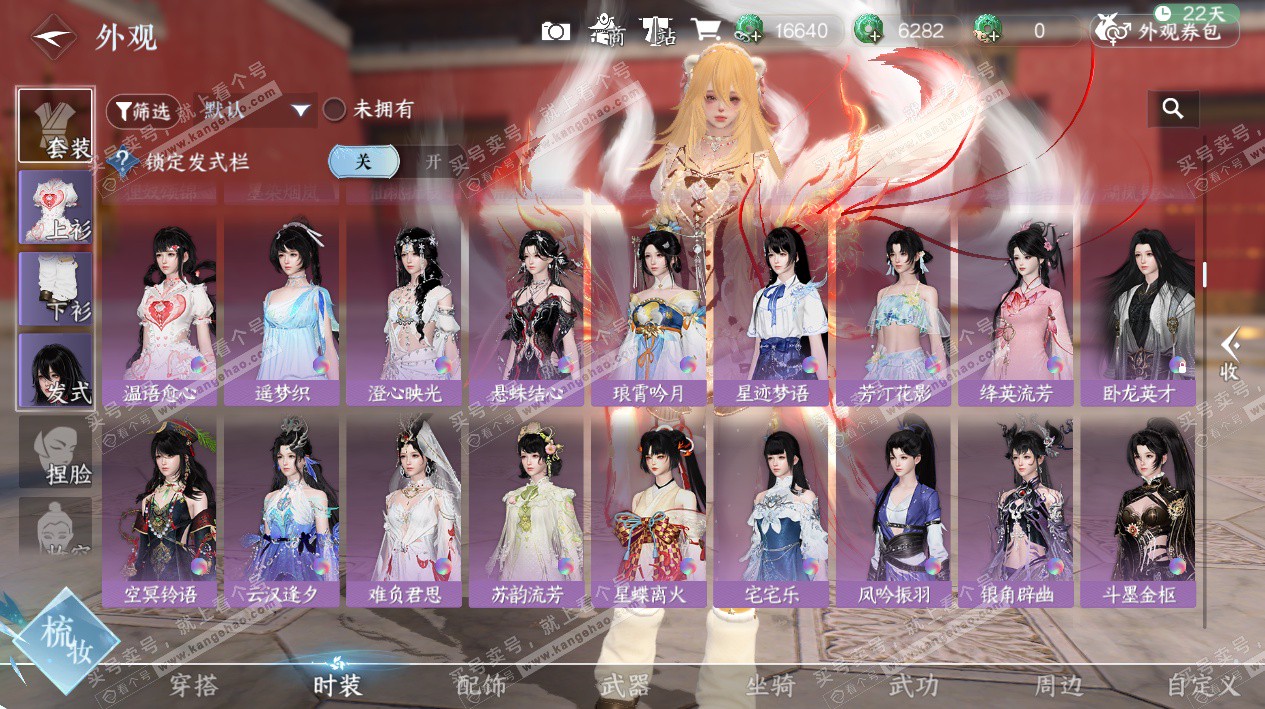Select the 上衫 category
This screenshot has width=1265, height=709.
click(x=56, y=207)
